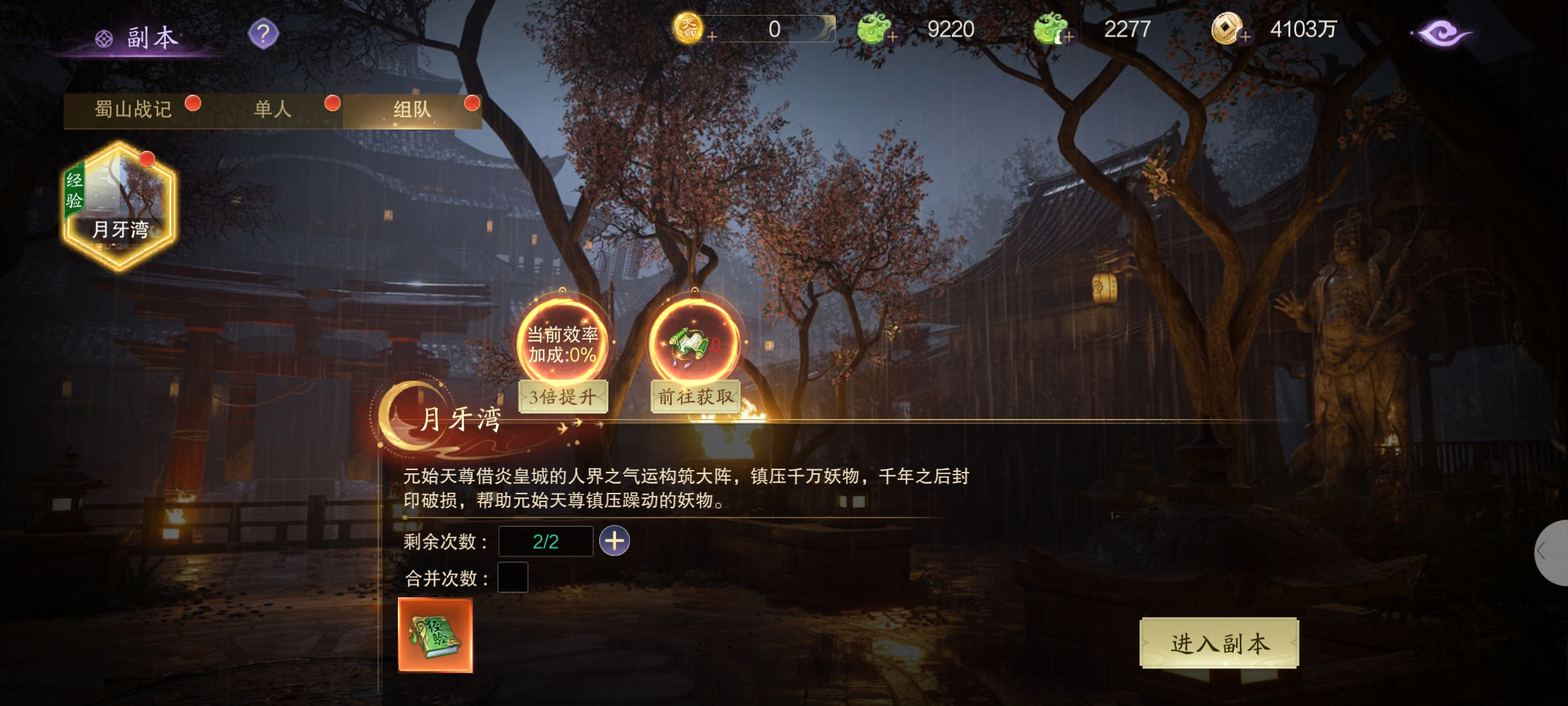Open the 组队 tab
This screenshot has width=1568, height=706.
(412, 110)
